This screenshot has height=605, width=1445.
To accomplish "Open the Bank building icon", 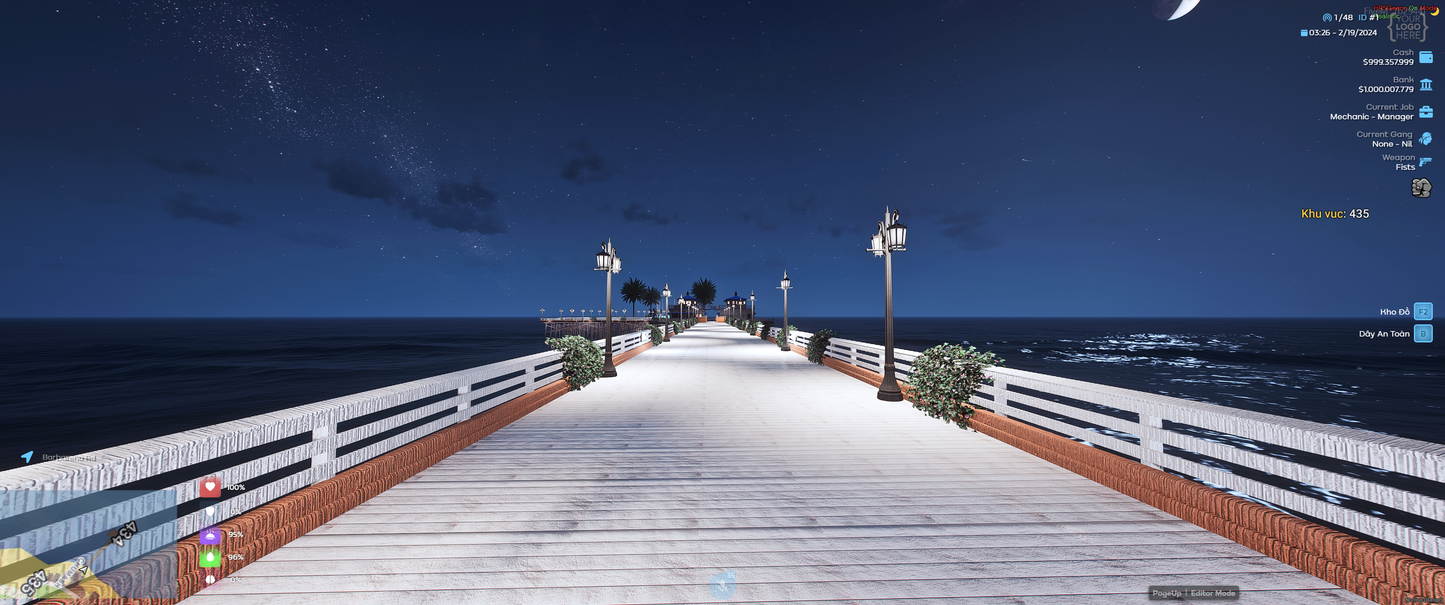I will [1425, 85].
